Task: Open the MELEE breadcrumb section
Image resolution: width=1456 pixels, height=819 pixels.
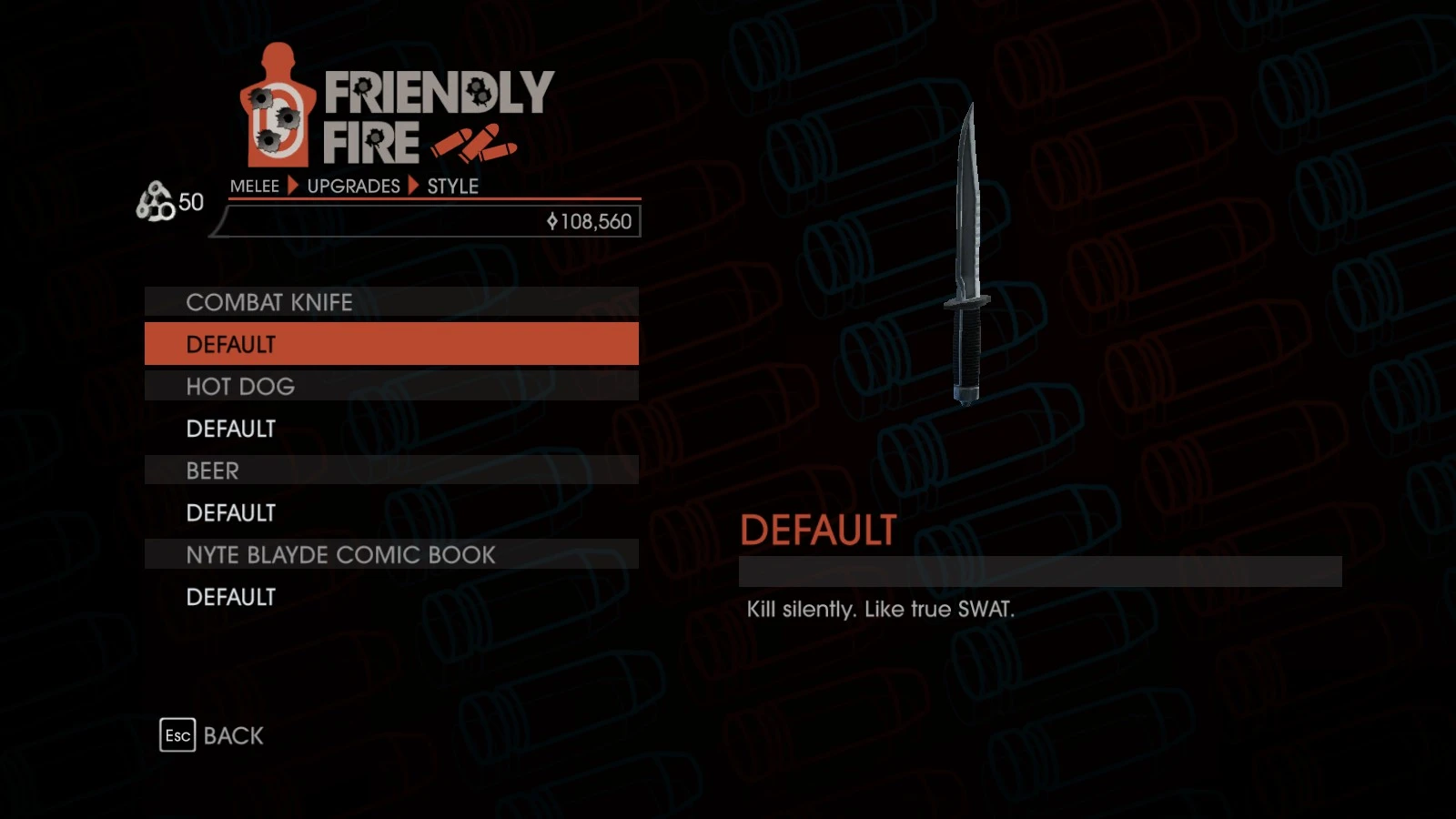Action: pos(256,187)
